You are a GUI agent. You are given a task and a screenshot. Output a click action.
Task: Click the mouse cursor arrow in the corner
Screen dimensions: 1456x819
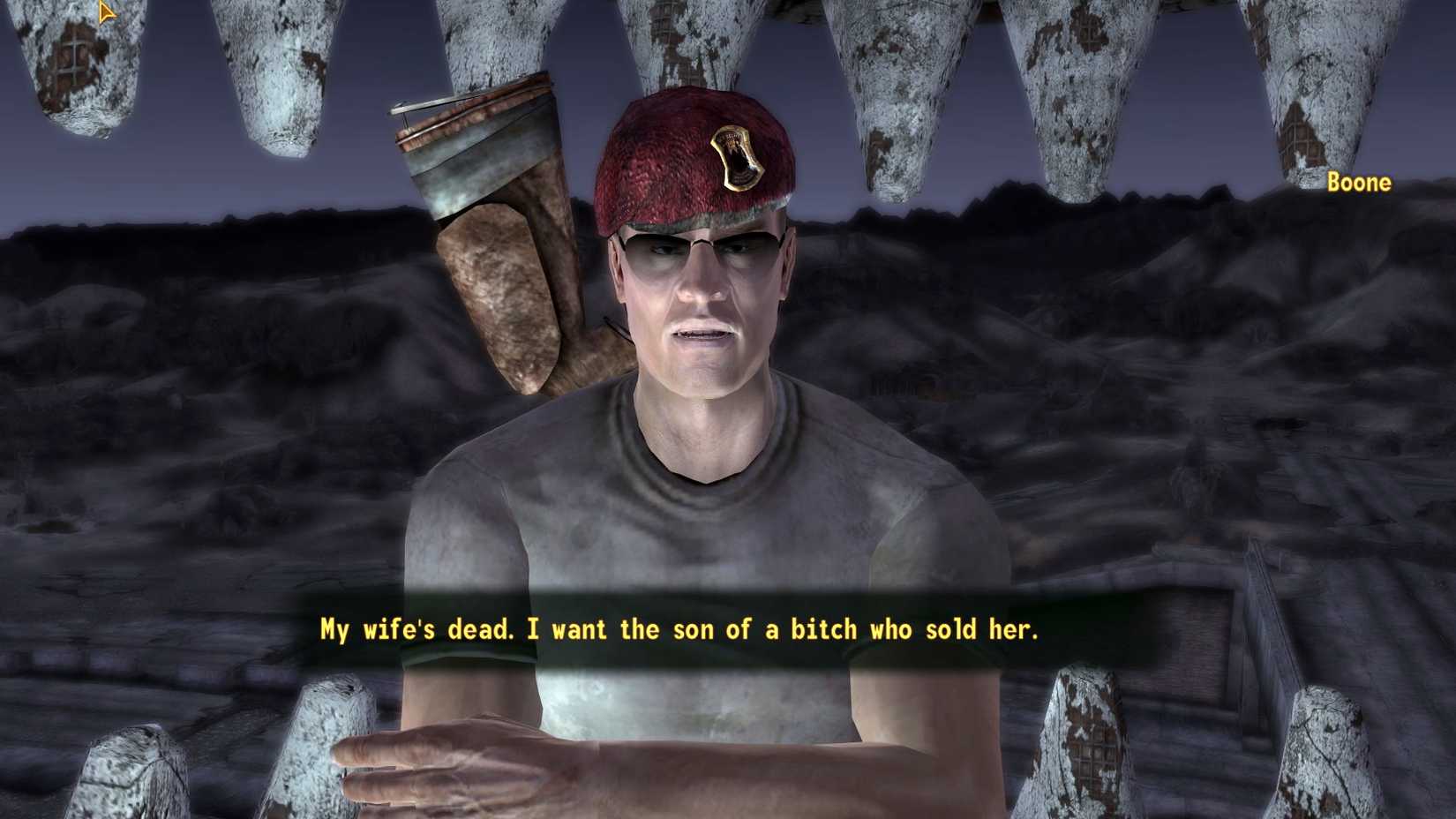106,11
